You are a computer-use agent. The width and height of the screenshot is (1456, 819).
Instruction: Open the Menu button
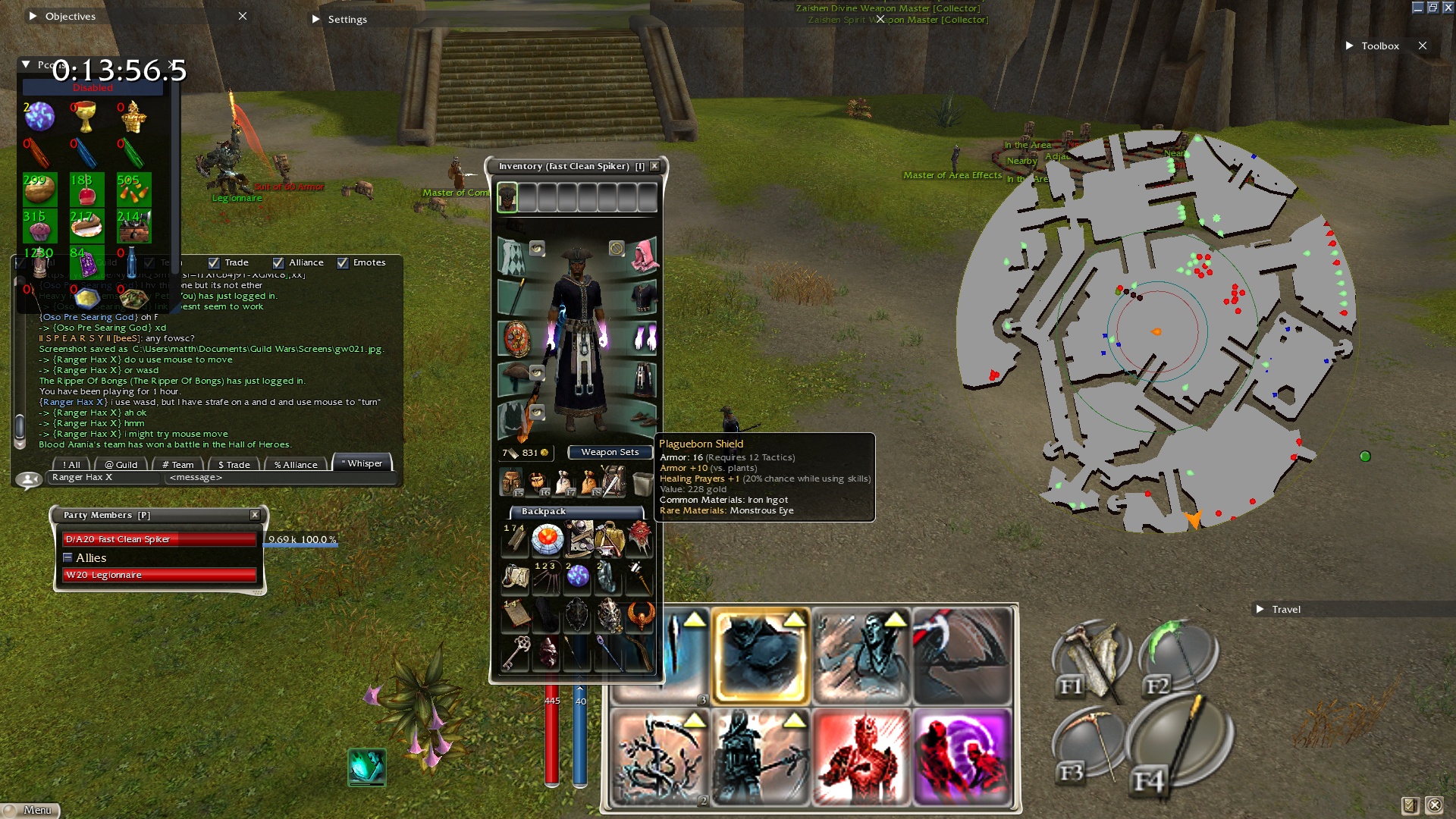coord(30,810)
